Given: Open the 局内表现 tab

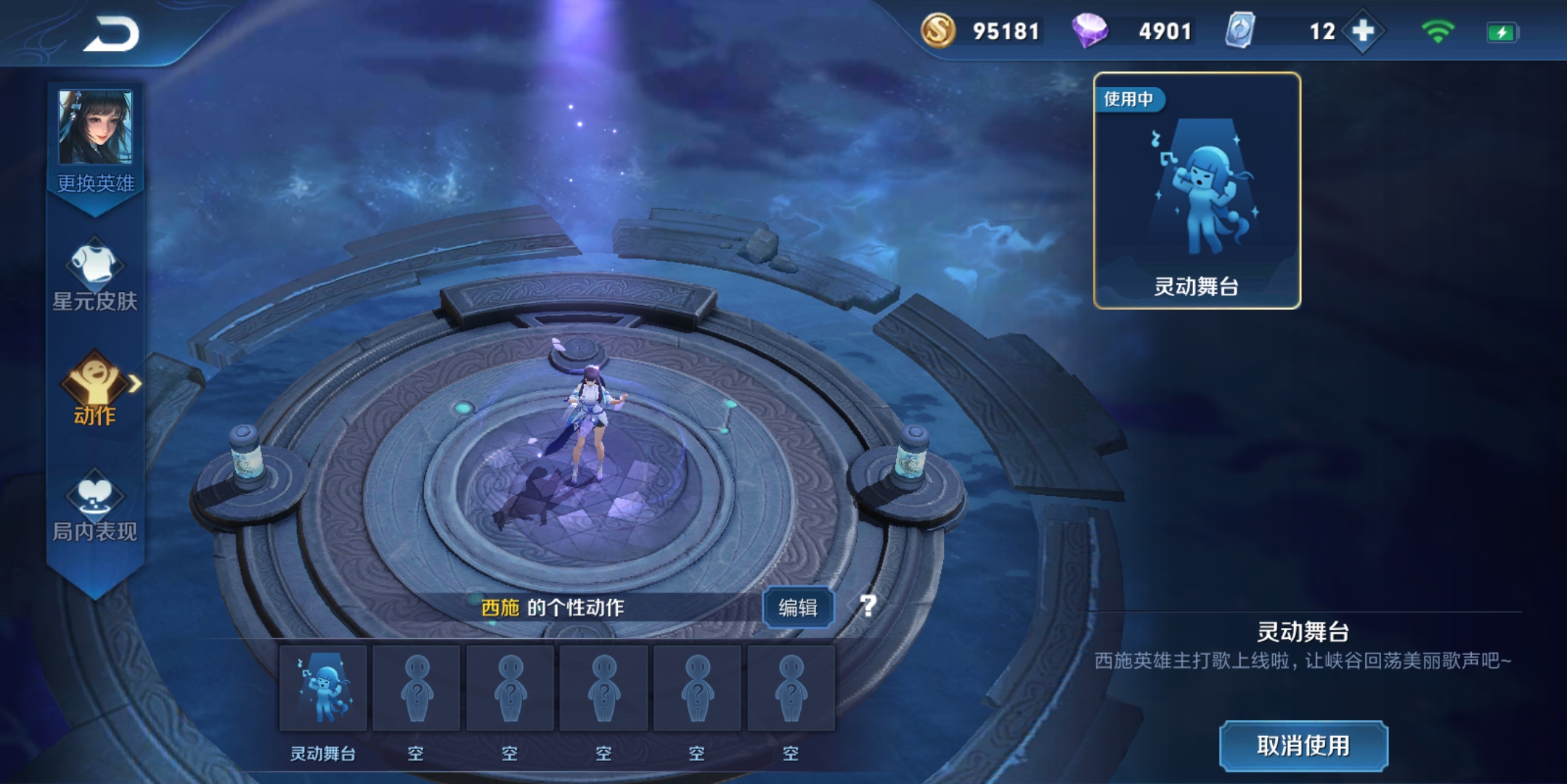Looking at the screenshot, I should [x=94, y=506].
